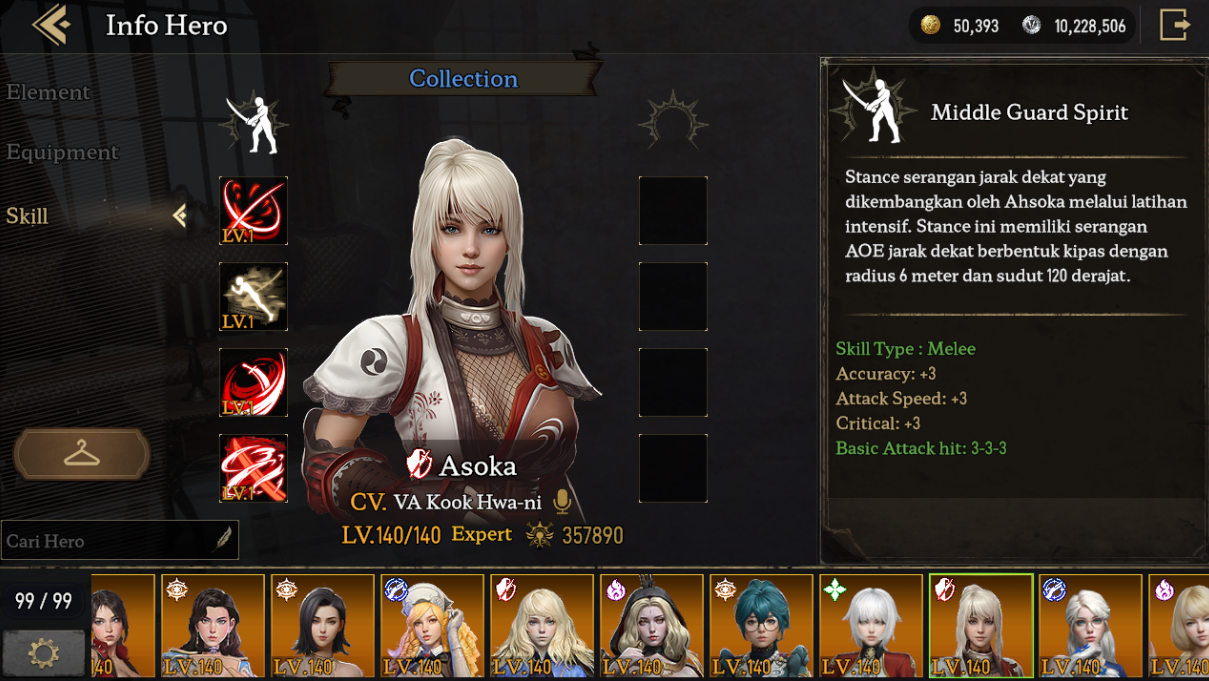Open the Equipment tab

click(x=62, y=152)
